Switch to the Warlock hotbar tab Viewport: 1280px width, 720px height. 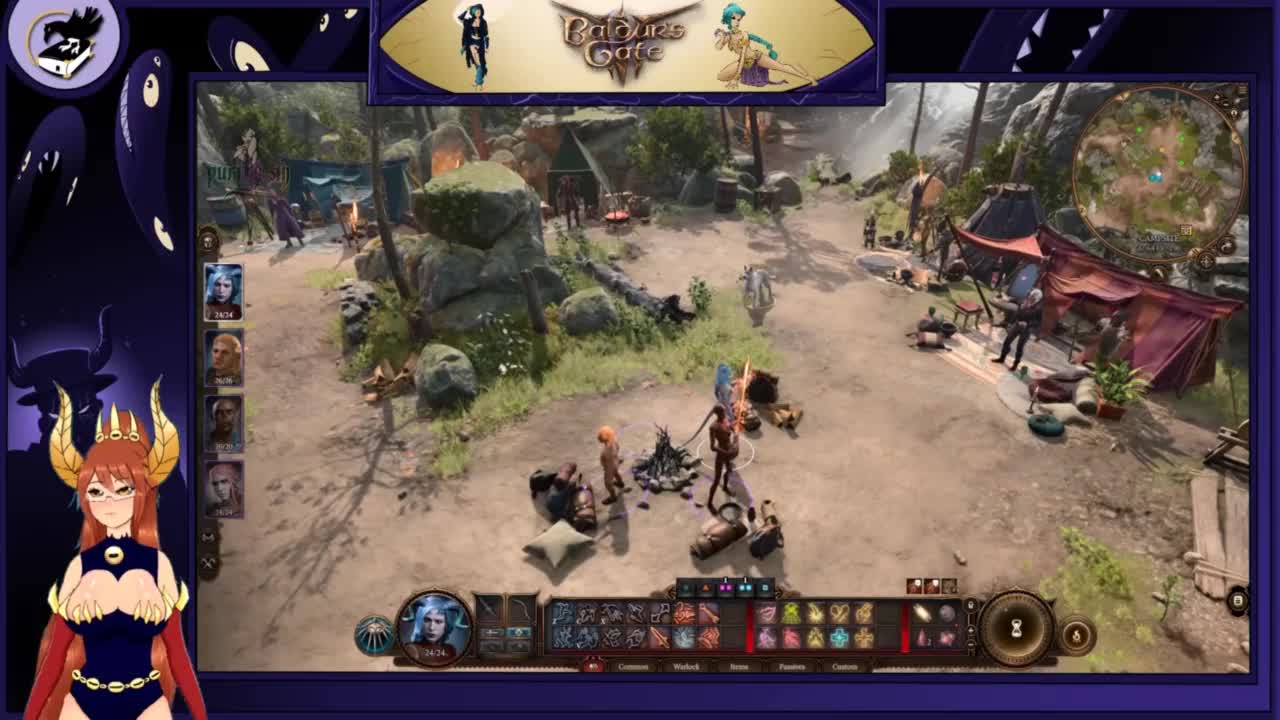(x=686, y=666)
